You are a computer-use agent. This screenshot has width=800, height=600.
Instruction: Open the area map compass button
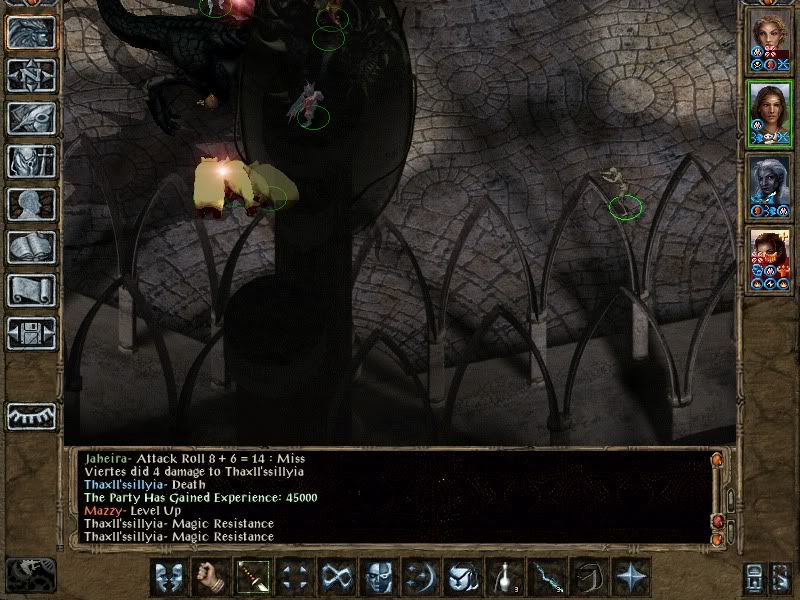(31, 75)
